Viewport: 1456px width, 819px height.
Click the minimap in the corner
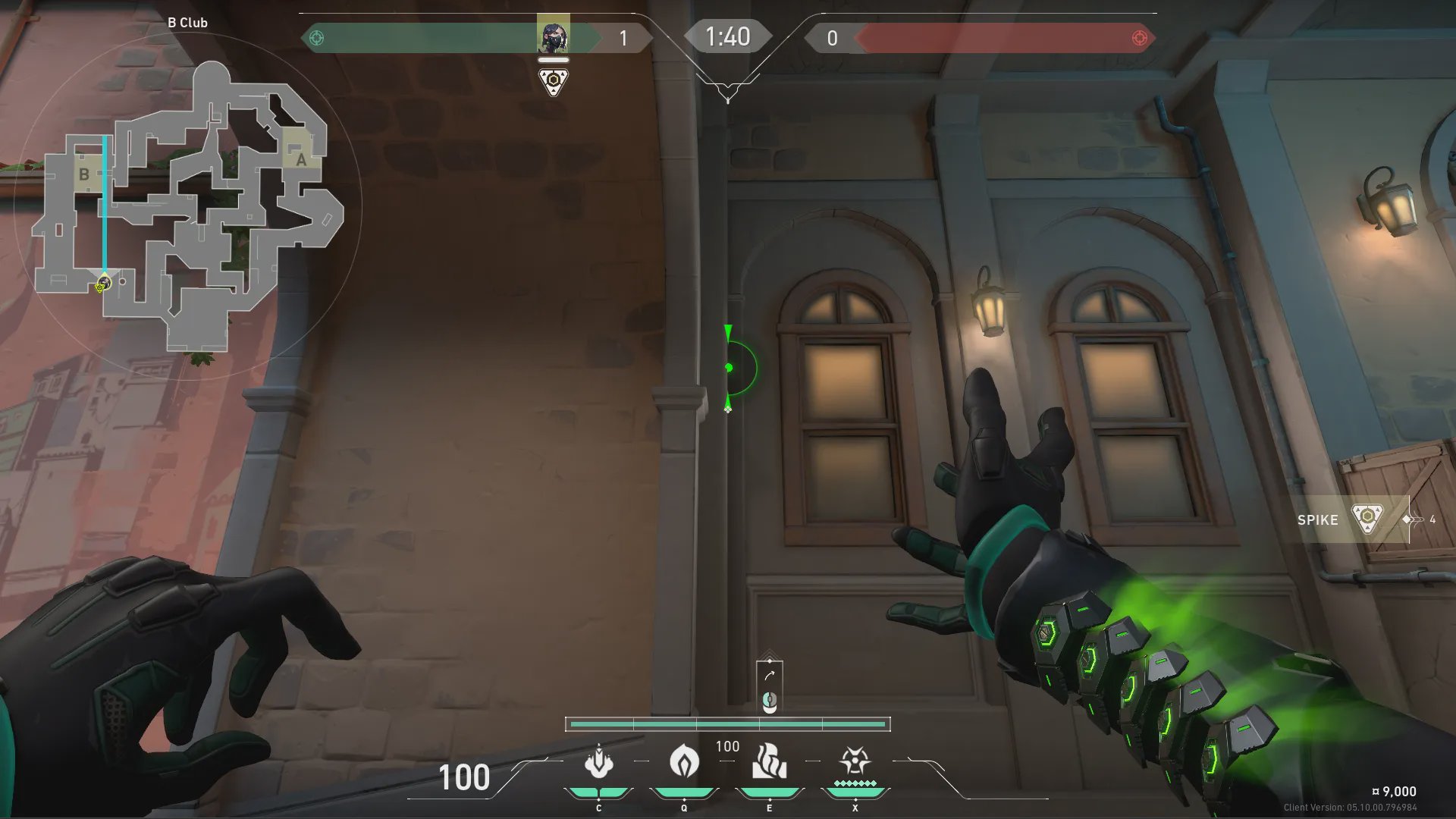[188, 205]
